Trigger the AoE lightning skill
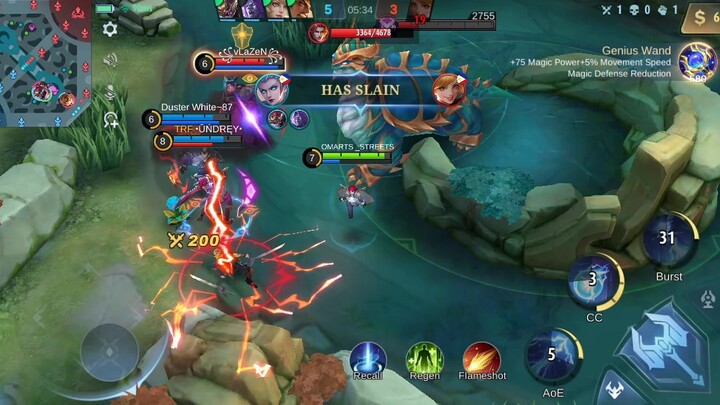 [x=552, y=354]
